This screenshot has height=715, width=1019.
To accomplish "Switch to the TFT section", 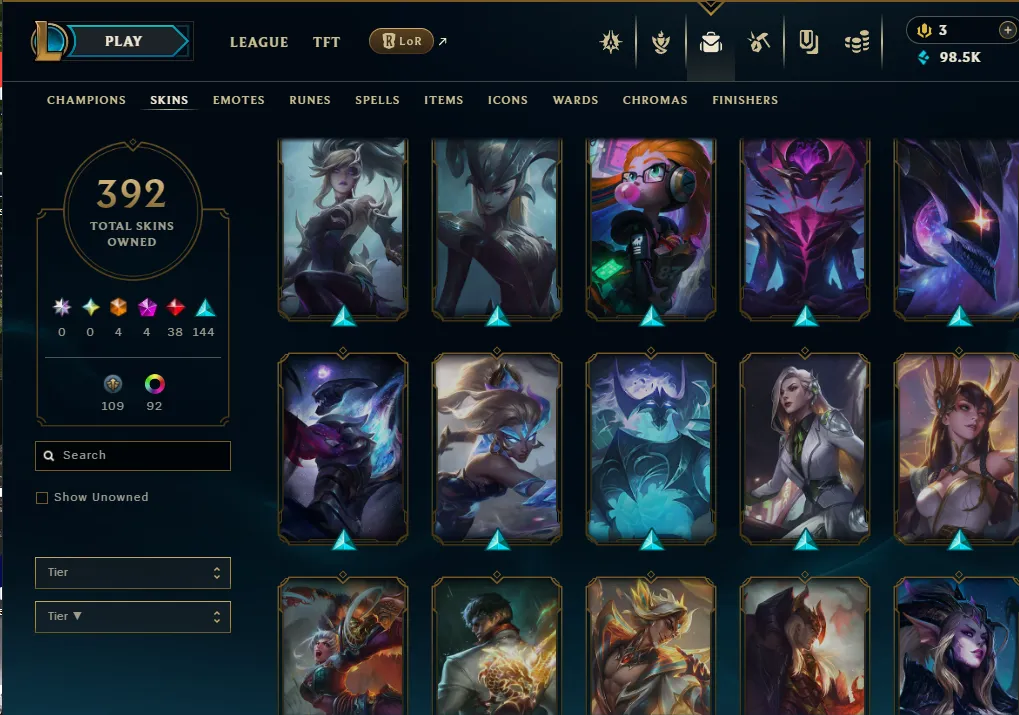I will tap(326, 42).
